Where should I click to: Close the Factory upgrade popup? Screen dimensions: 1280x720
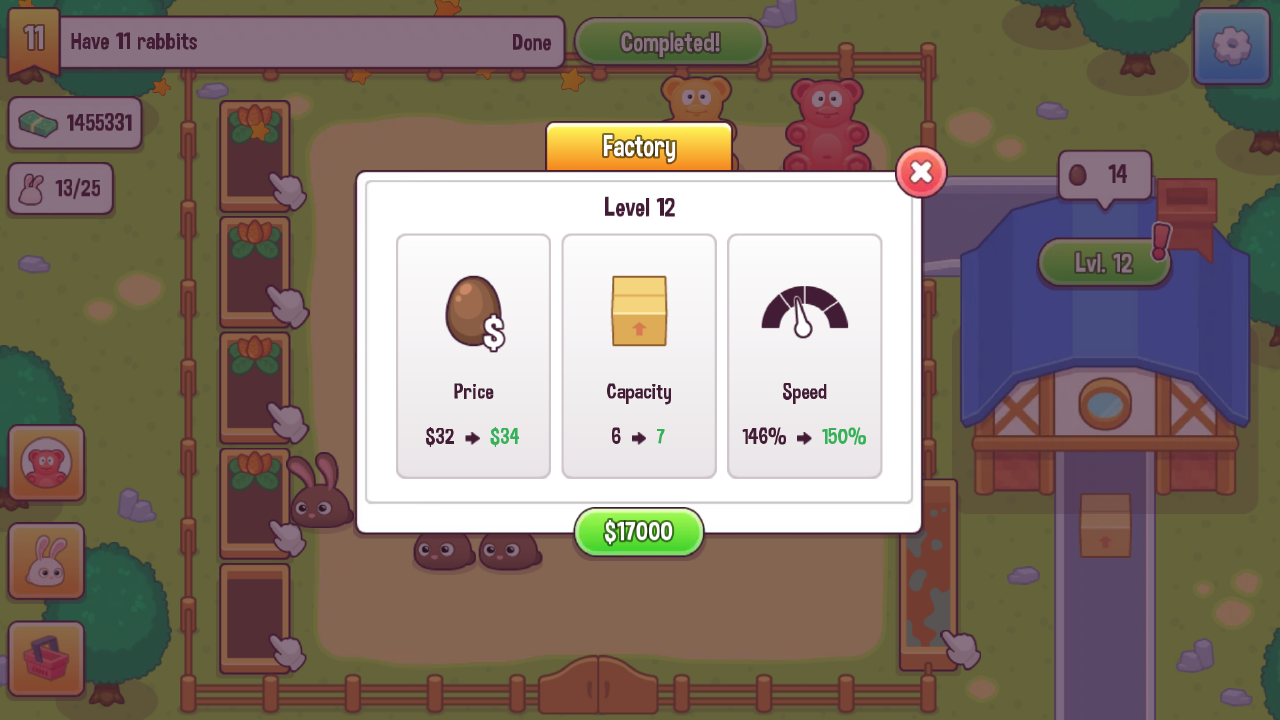point(919,172)
